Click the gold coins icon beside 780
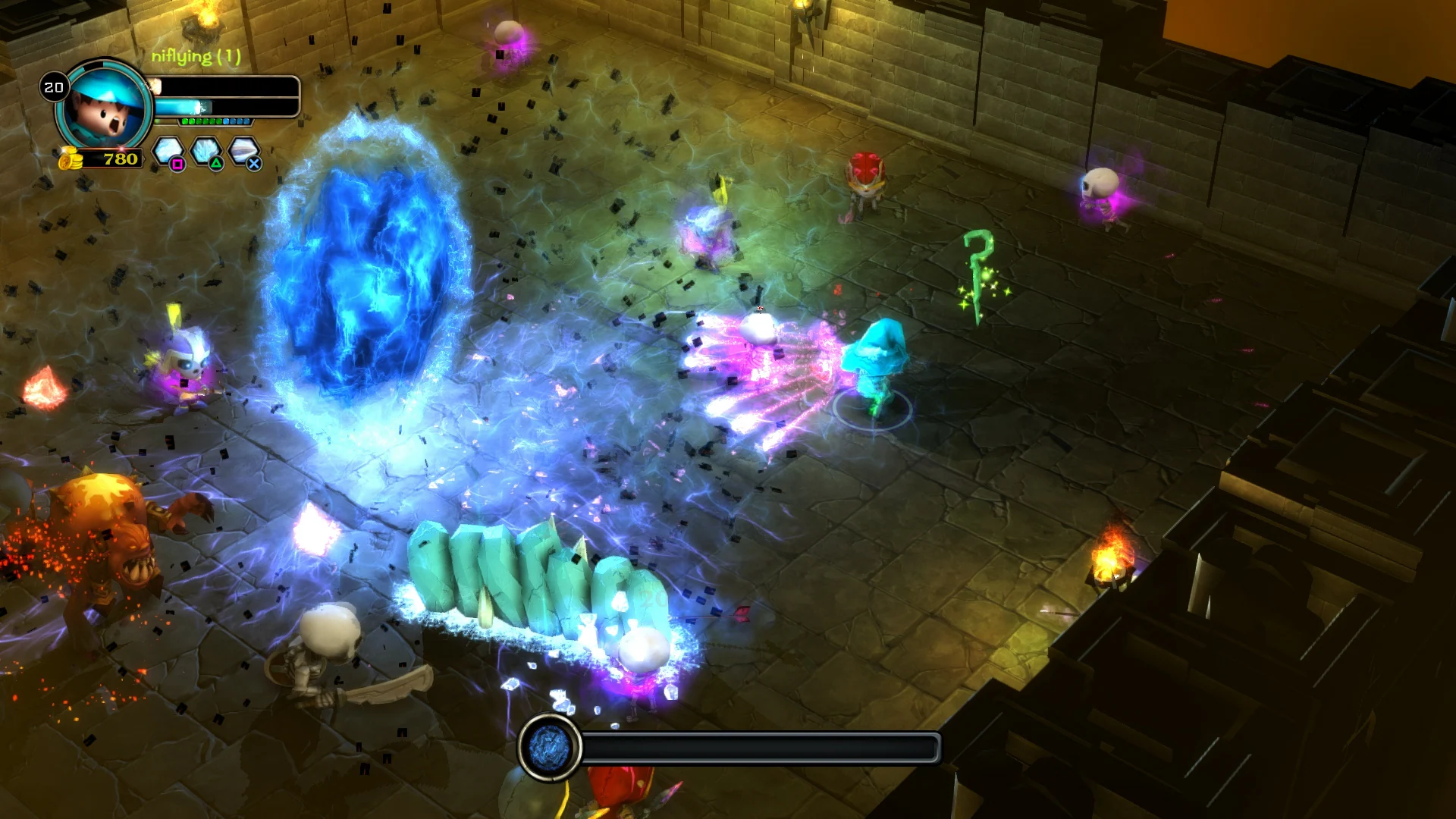Screen dimensions: 1456x819 (x=70, y=159)
